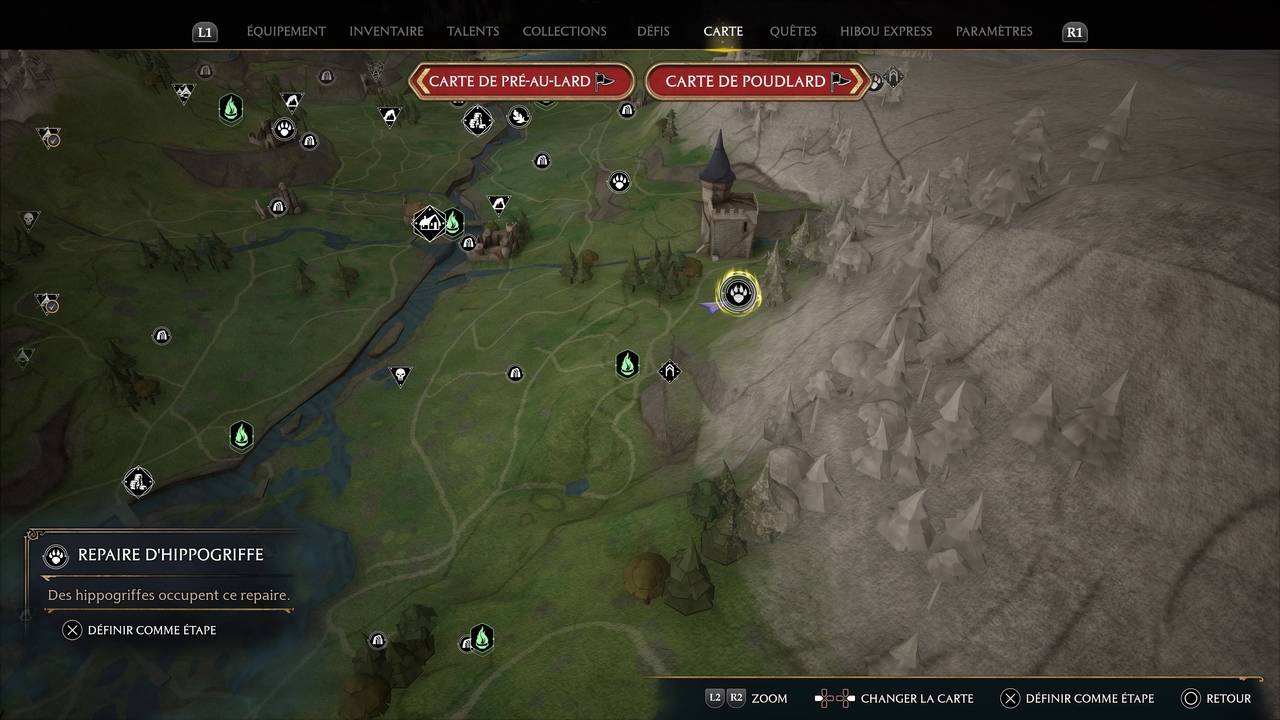Open the Équipement tab

tap(286, 31)
